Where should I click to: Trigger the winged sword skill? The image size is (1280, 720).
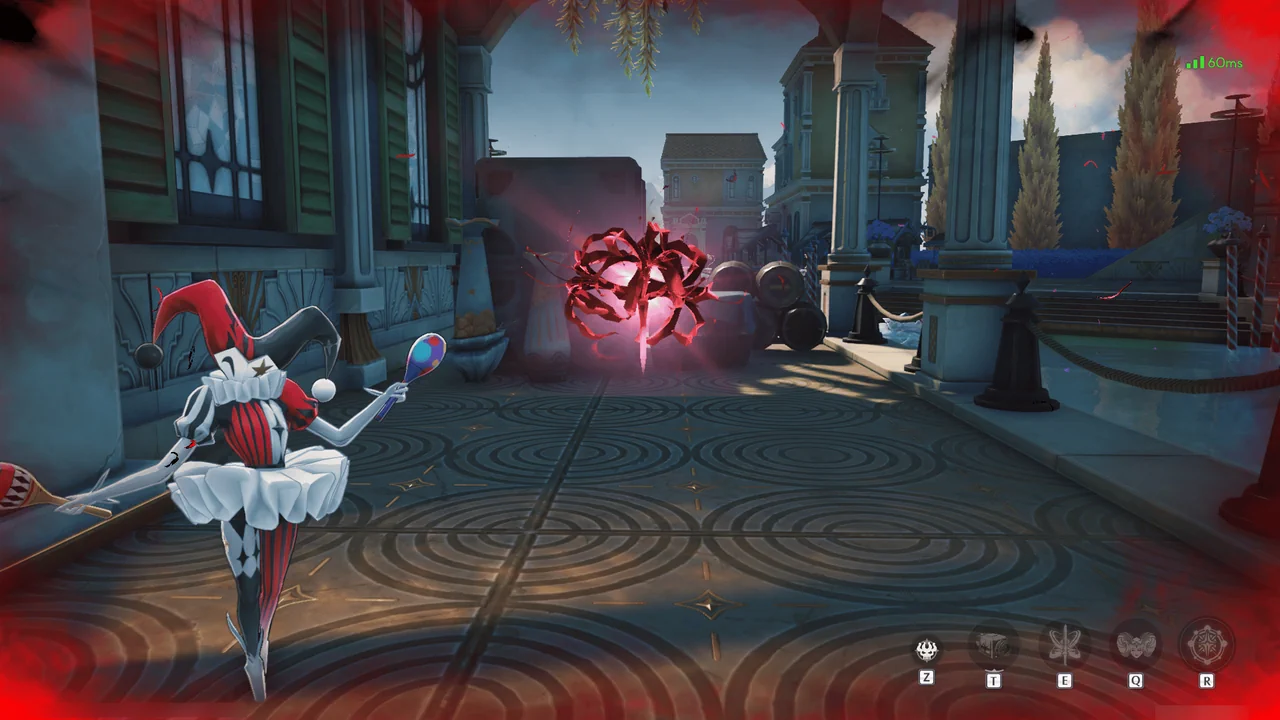[1064, 646]
